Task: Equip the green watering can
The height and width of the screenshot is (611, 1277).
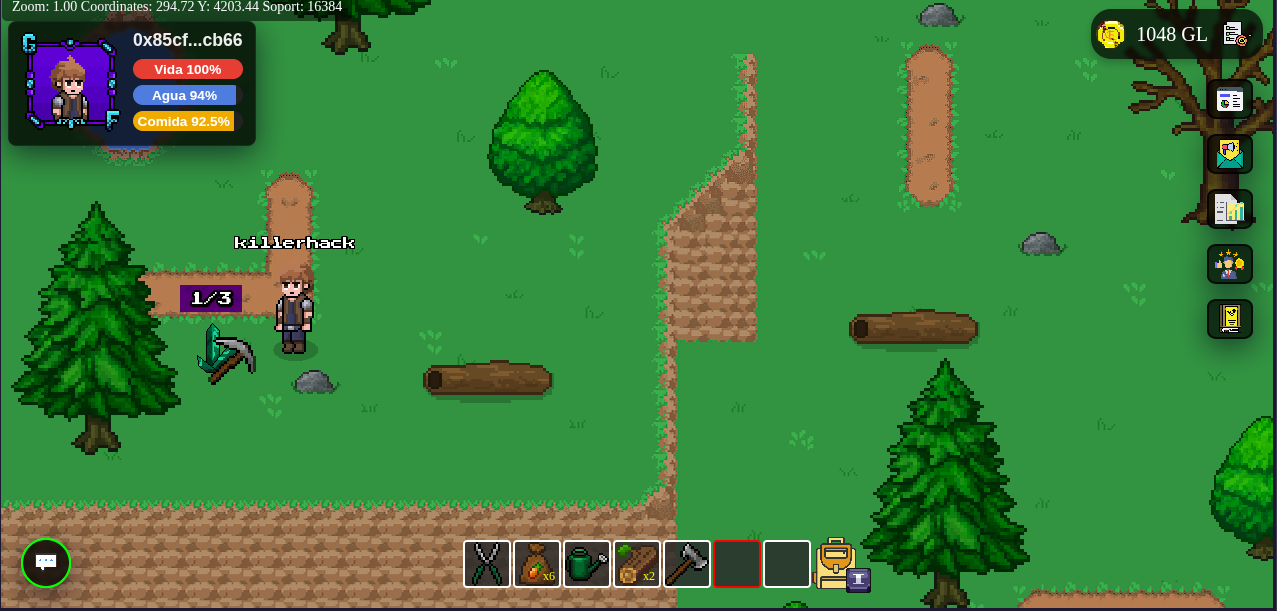Action: coord(587,564)
